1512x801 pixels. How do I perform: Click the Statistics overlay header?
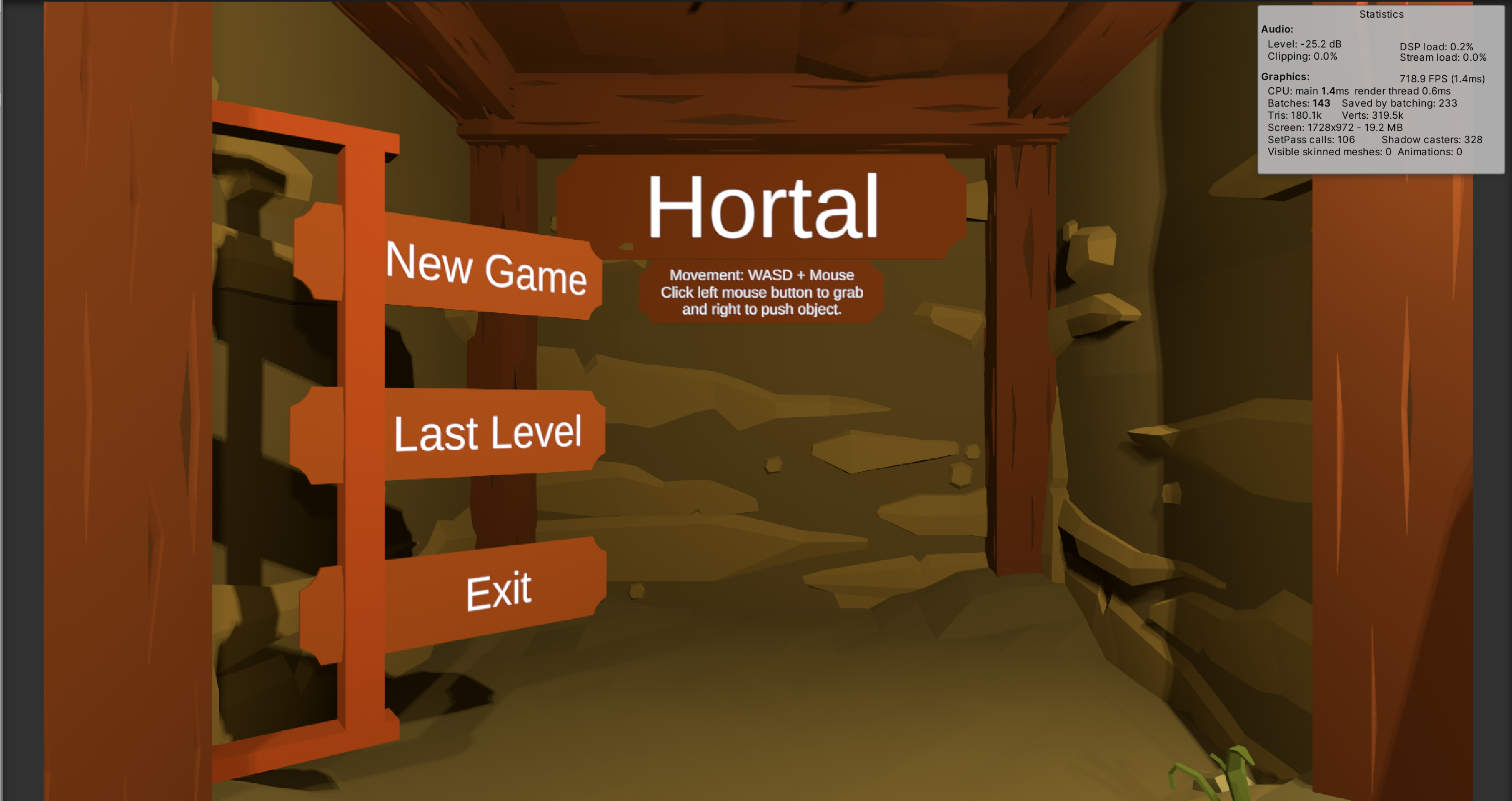pyautogui.click(x=1382, y=14)
